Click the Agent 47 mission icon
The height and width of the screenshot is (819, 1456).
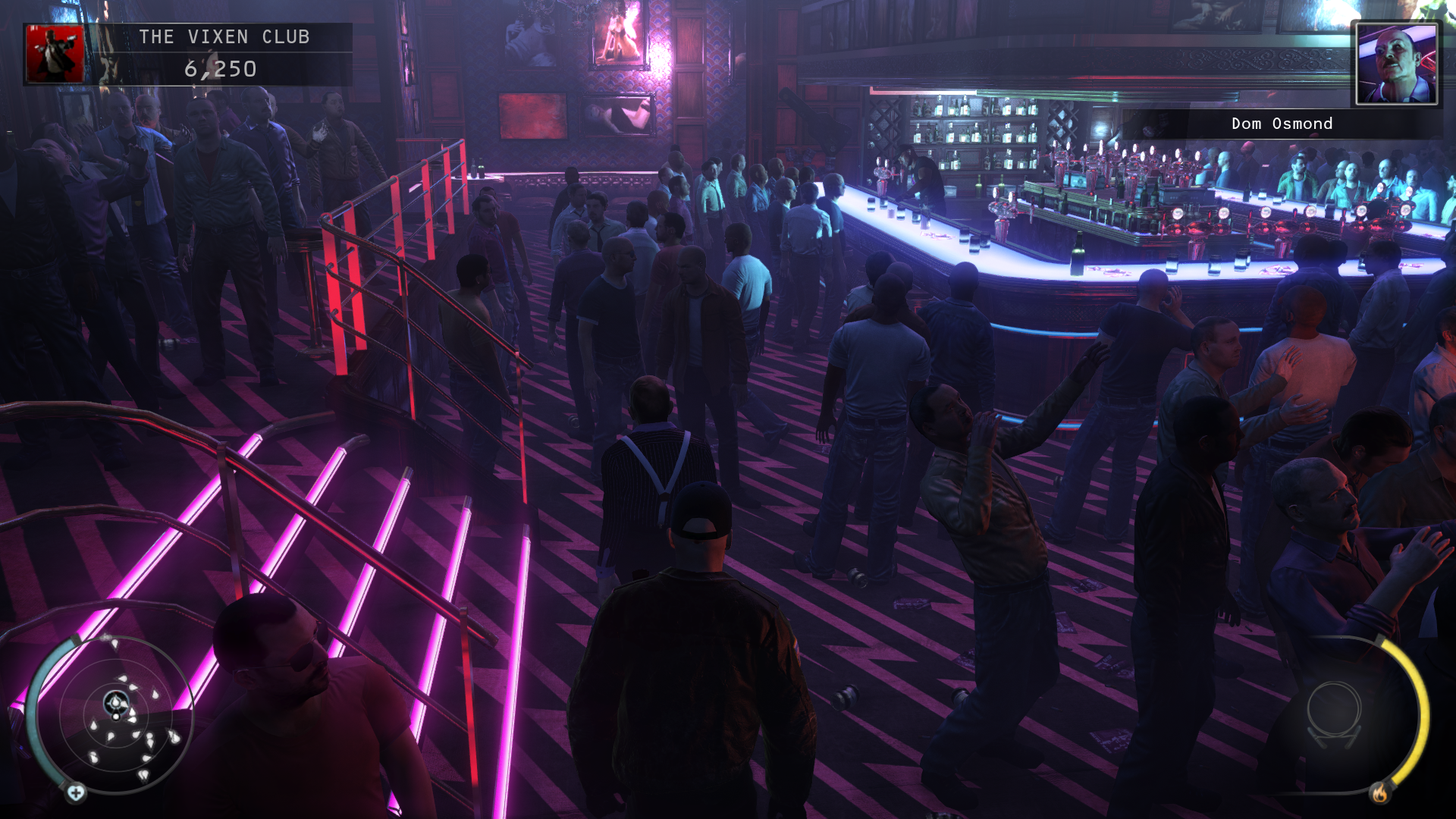pyautogui.click(x=55, y=54)
